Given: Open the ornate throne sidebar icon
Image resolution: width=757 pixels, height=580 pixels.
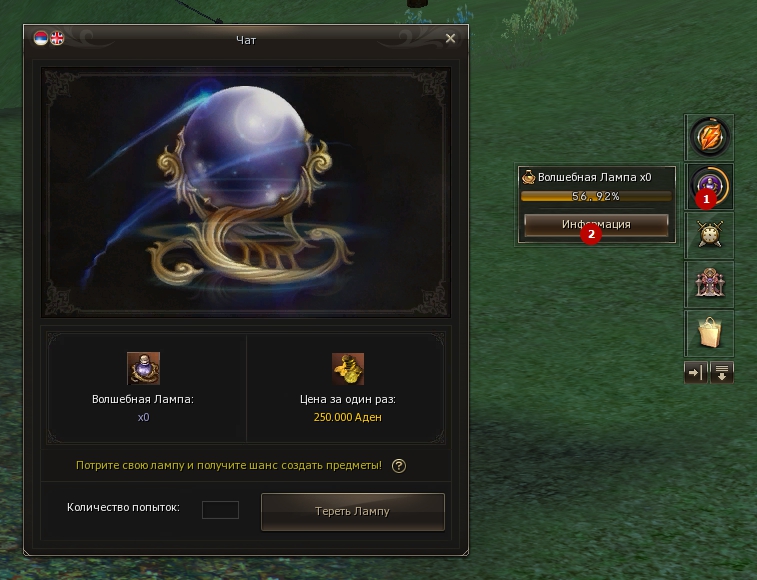Looking at the screenshot, I should 709,285.
